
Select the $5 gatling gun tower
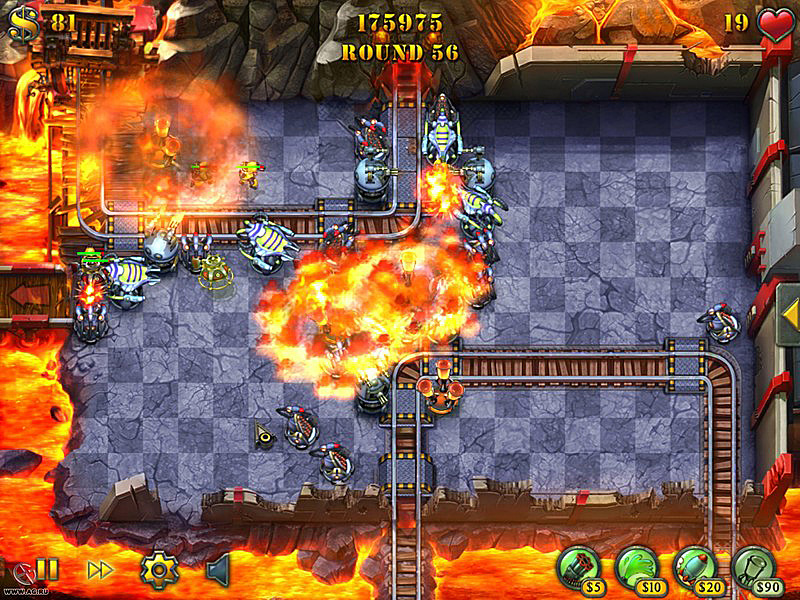tap(577, 565)
